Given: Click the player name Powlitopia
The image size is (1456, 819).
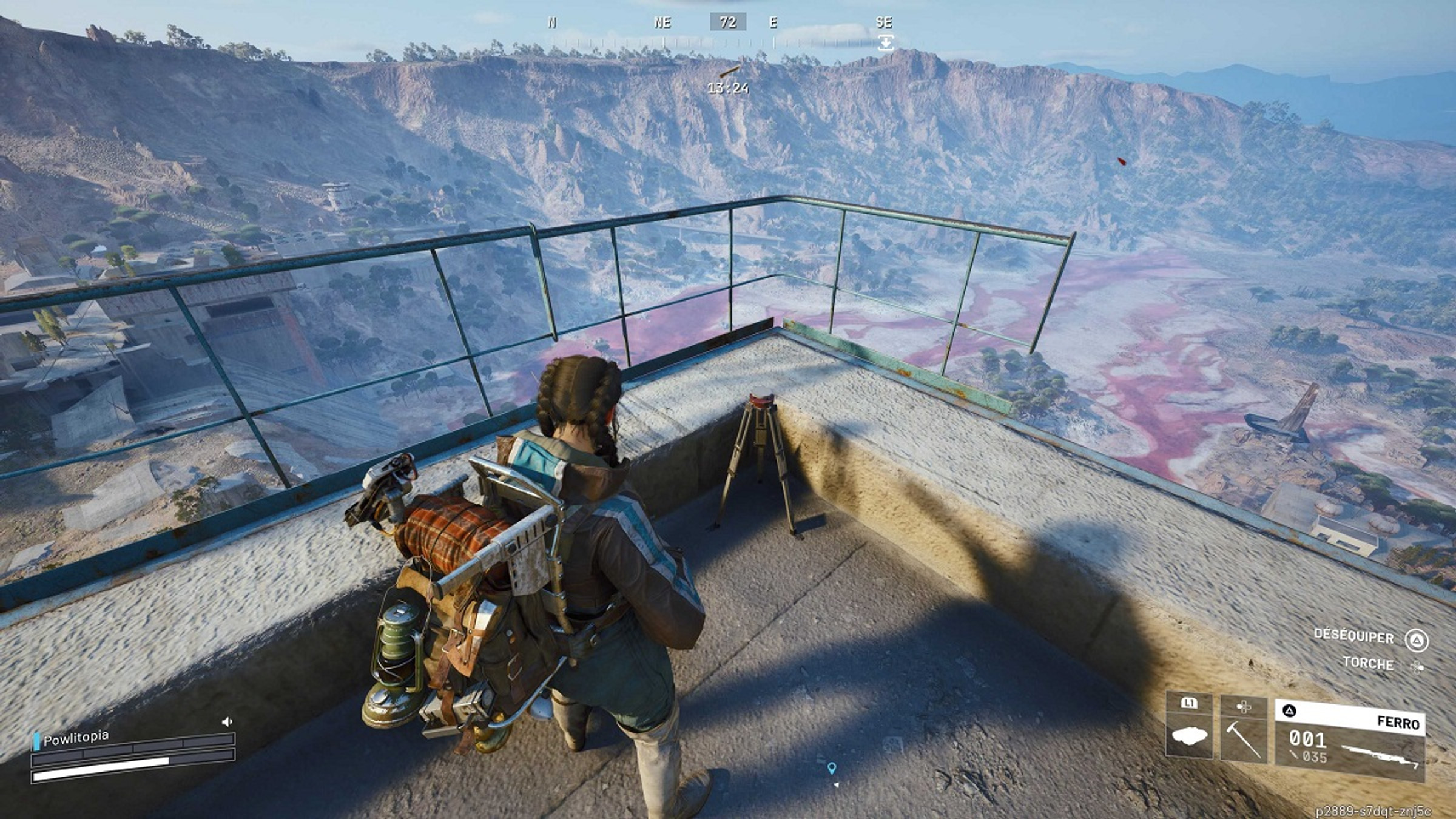Looking at the screenshot, I should pyautogui.click(x=78, y=739).
